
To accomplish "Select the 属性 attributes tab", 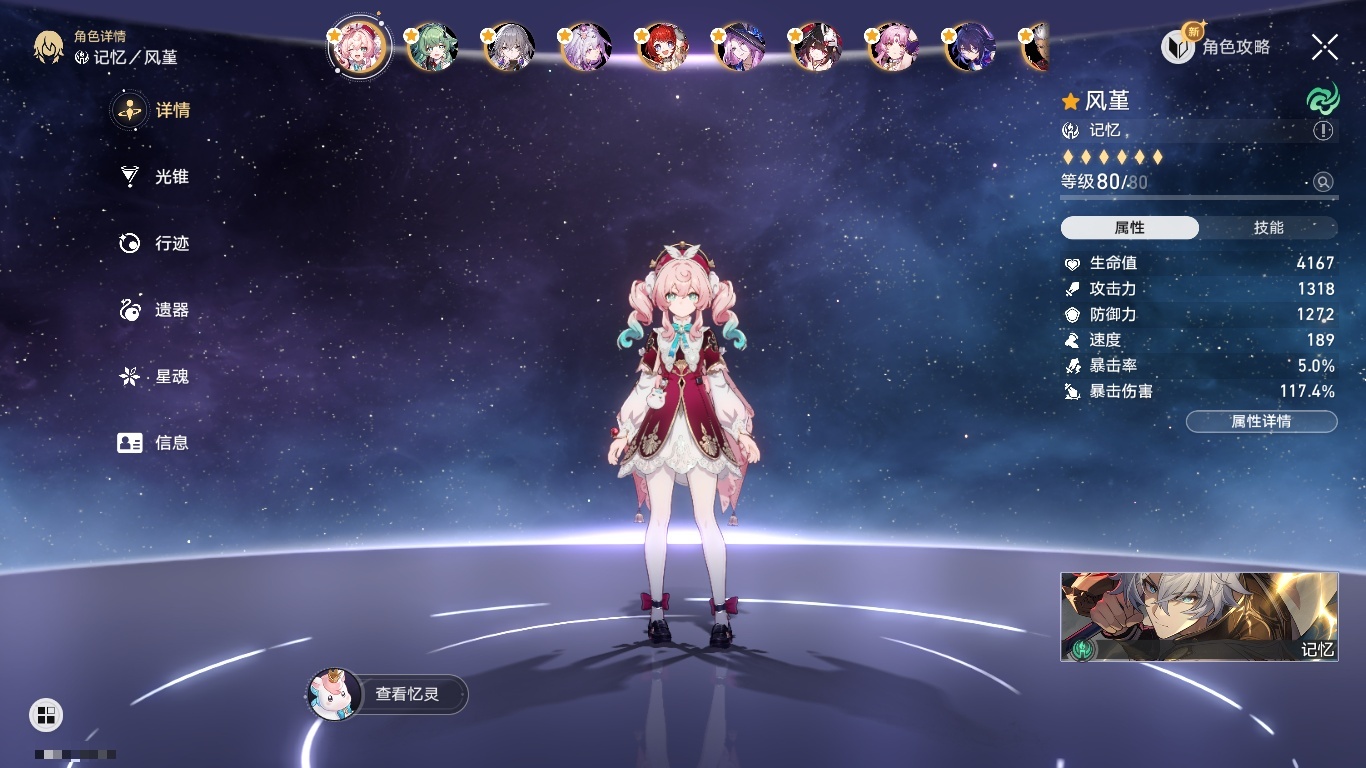I will [x=1130, y=228].
